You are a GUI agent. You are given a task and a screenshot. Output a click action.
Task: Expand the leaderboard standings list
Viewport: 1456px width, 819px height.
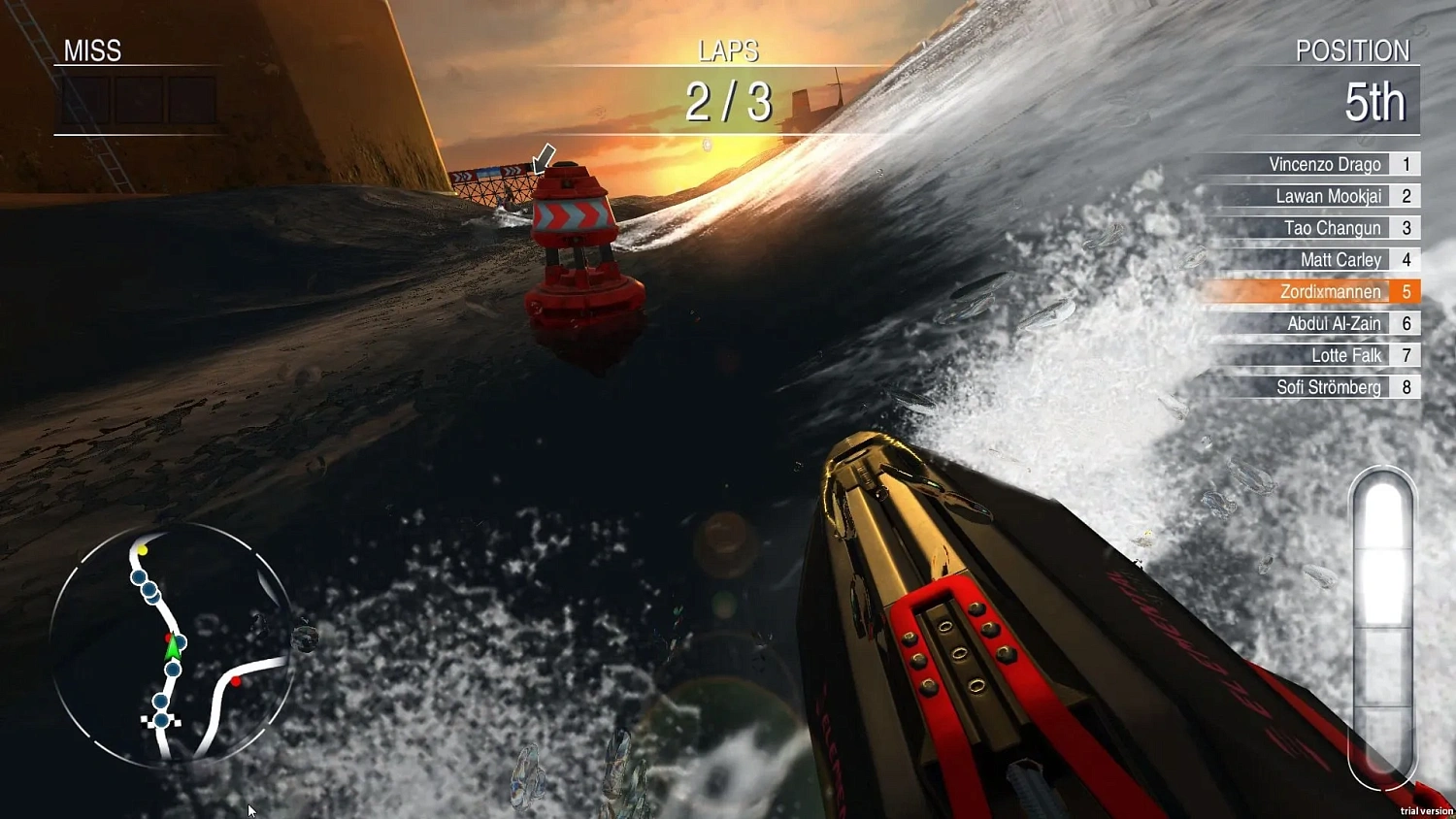tap(1330, 277)
